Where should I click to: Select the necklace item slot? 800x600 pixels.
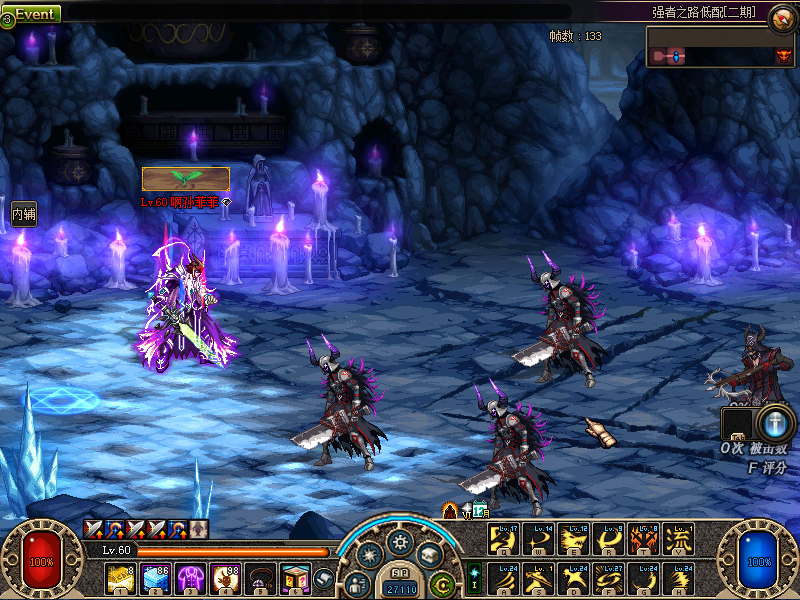click(x=260, y=578)
